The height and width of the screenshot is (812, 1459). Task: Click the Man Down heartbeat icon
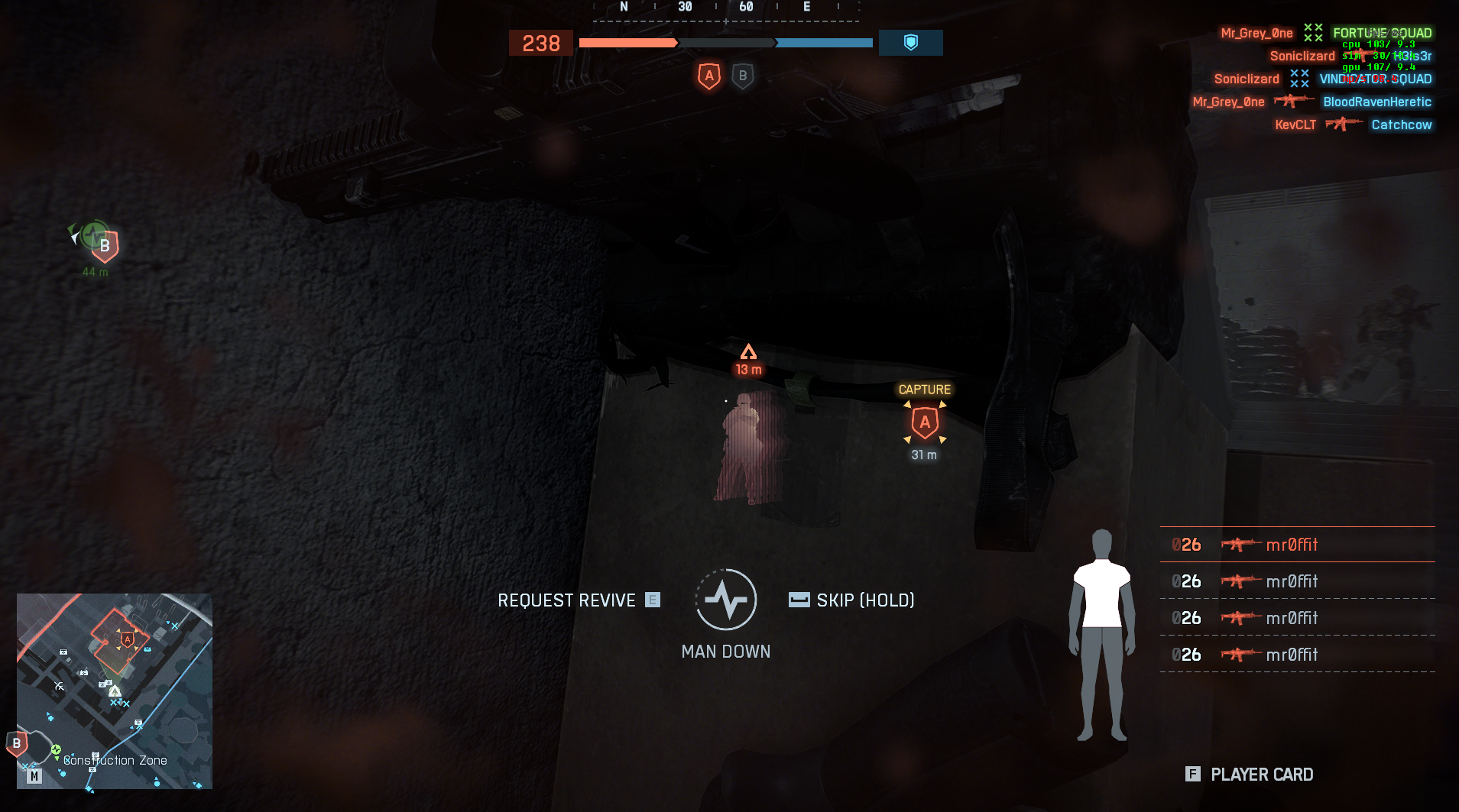point(726,600)
